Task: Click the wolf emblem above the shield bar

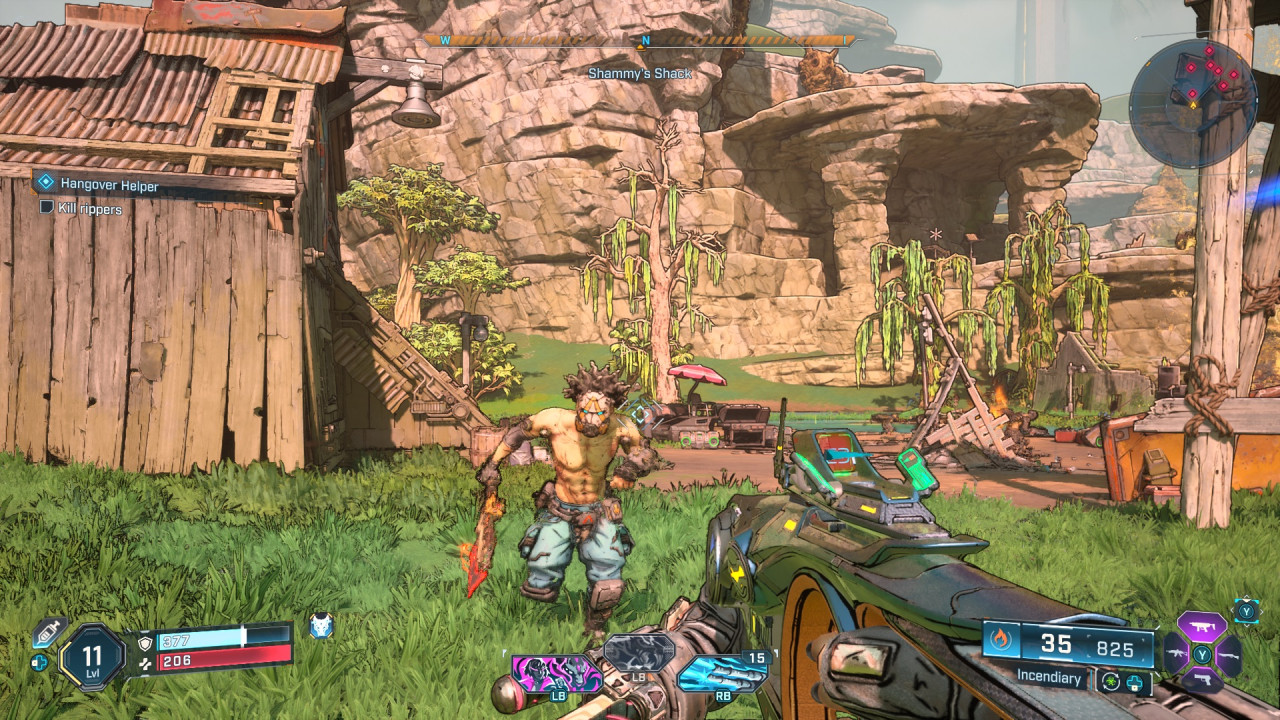Action: 320,623
